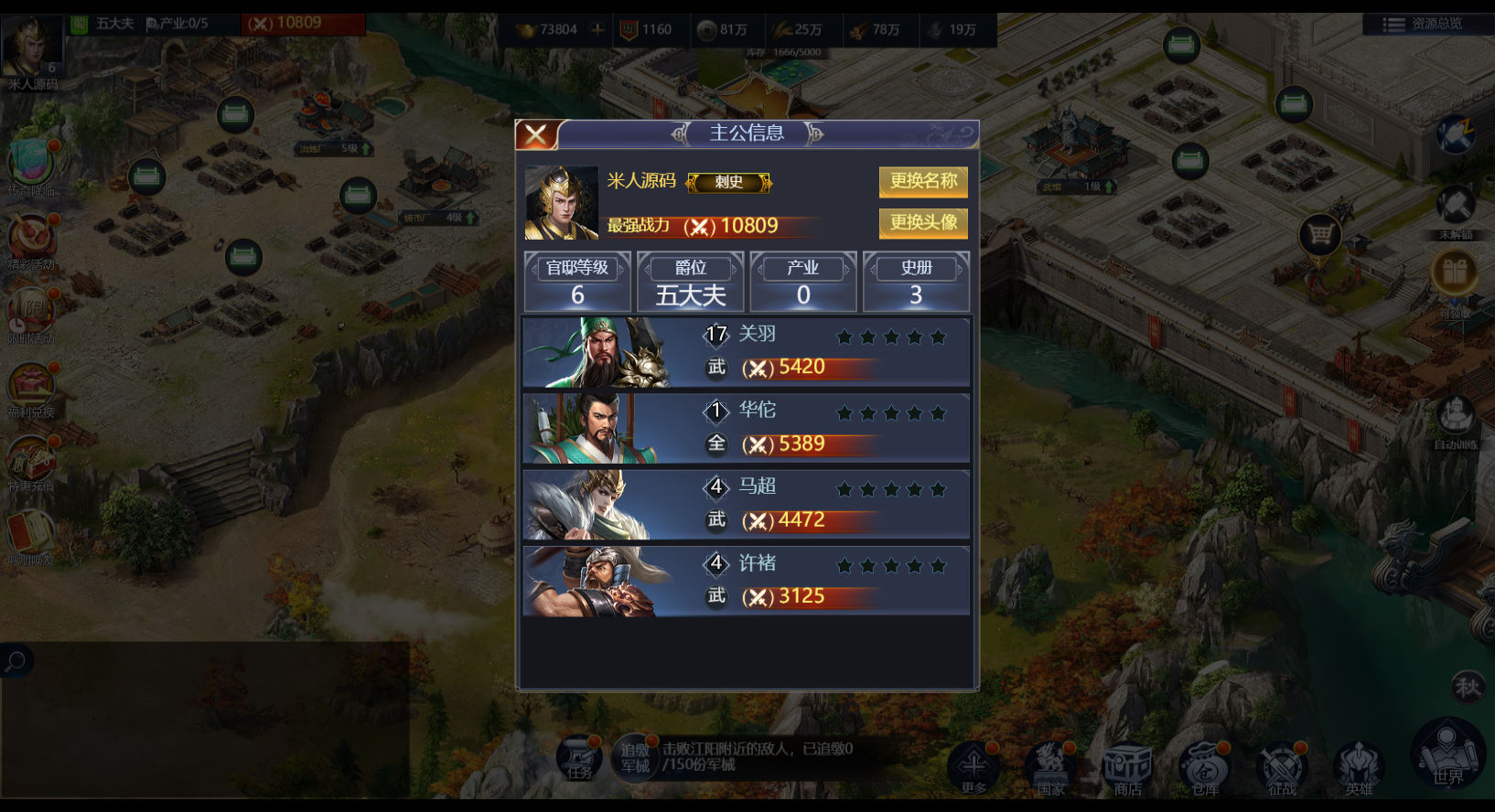The height and width of the screenshot is (812, 1495).
Task: Open the 许褚 hero row
Action: pyautogui.click(x=746, y=581)
